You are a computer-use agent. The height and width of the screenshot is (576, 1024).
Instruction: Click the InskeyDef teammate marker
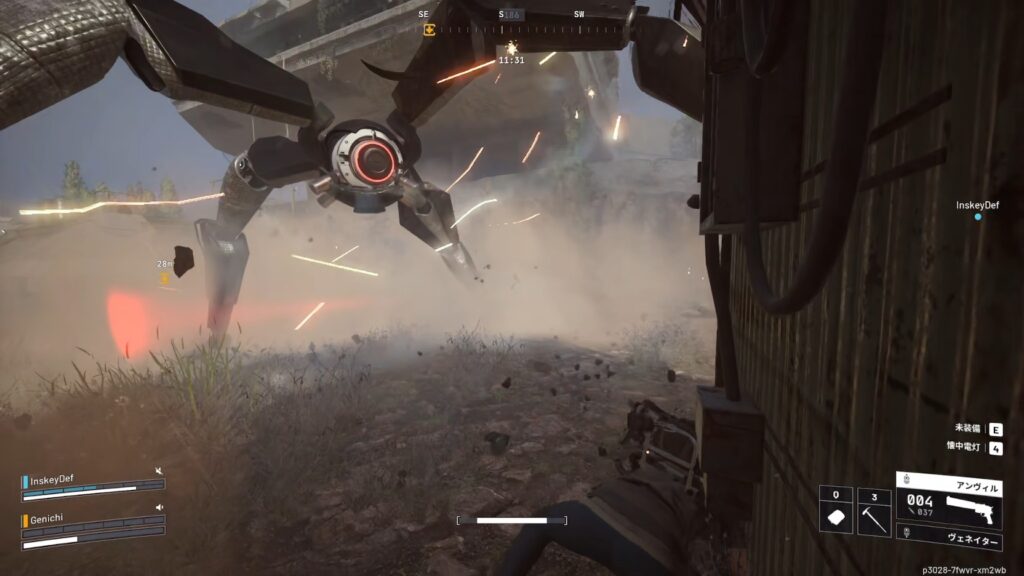pos(978,216)
